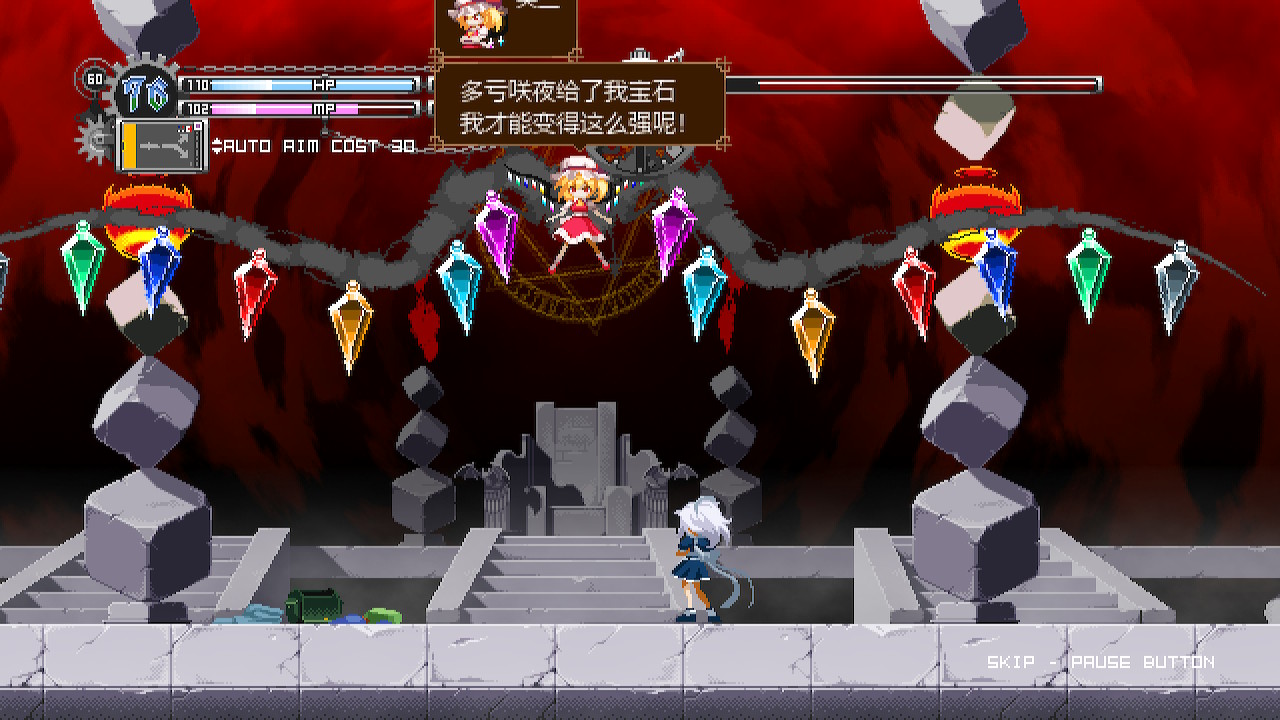
Task: Select the equipped Auto Aim skill slot
Action: [162, 145]
